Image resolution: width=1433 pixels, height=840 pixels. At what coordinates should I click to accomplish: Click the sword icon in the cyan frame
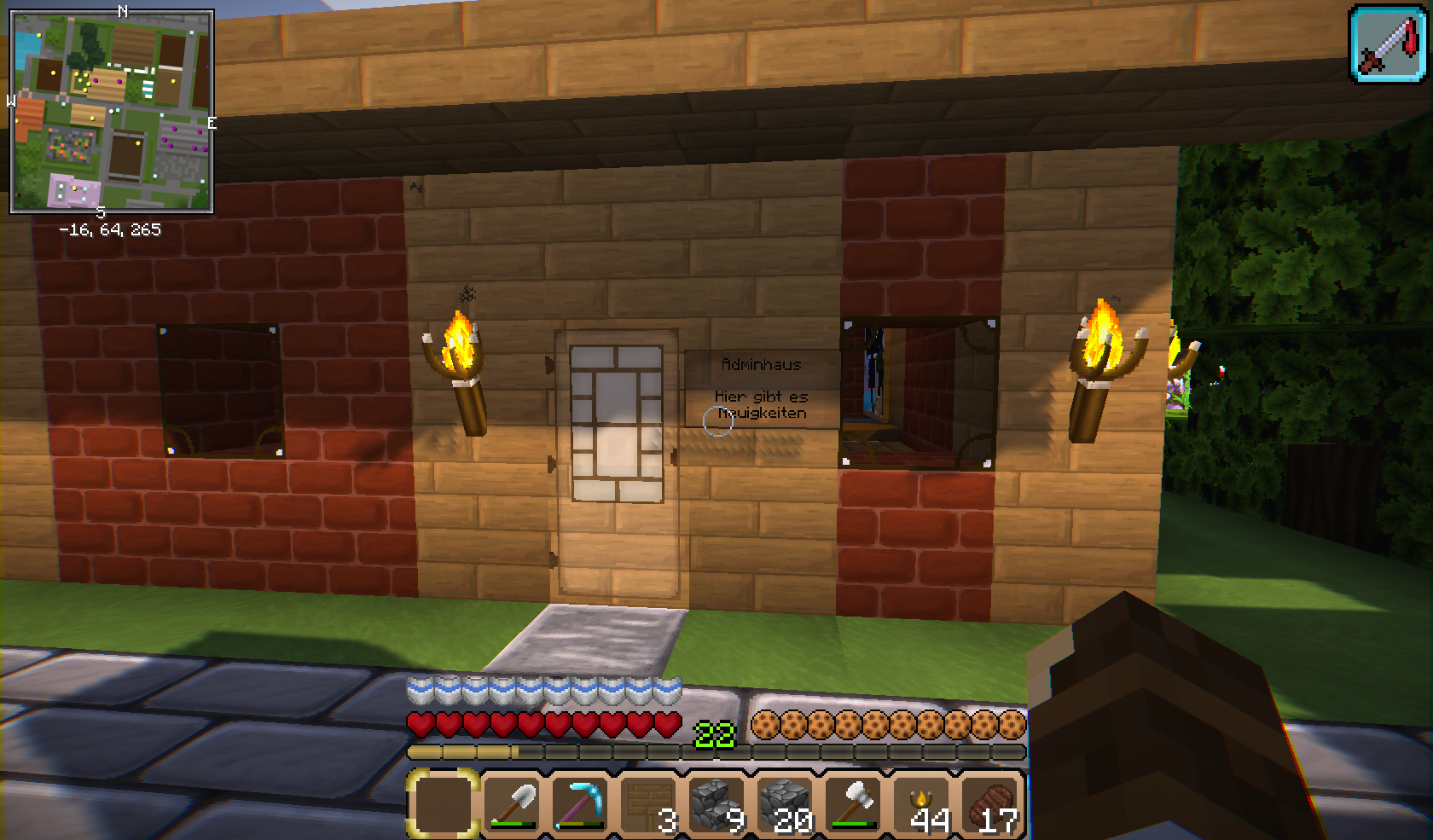click(x=1388, y=44)
